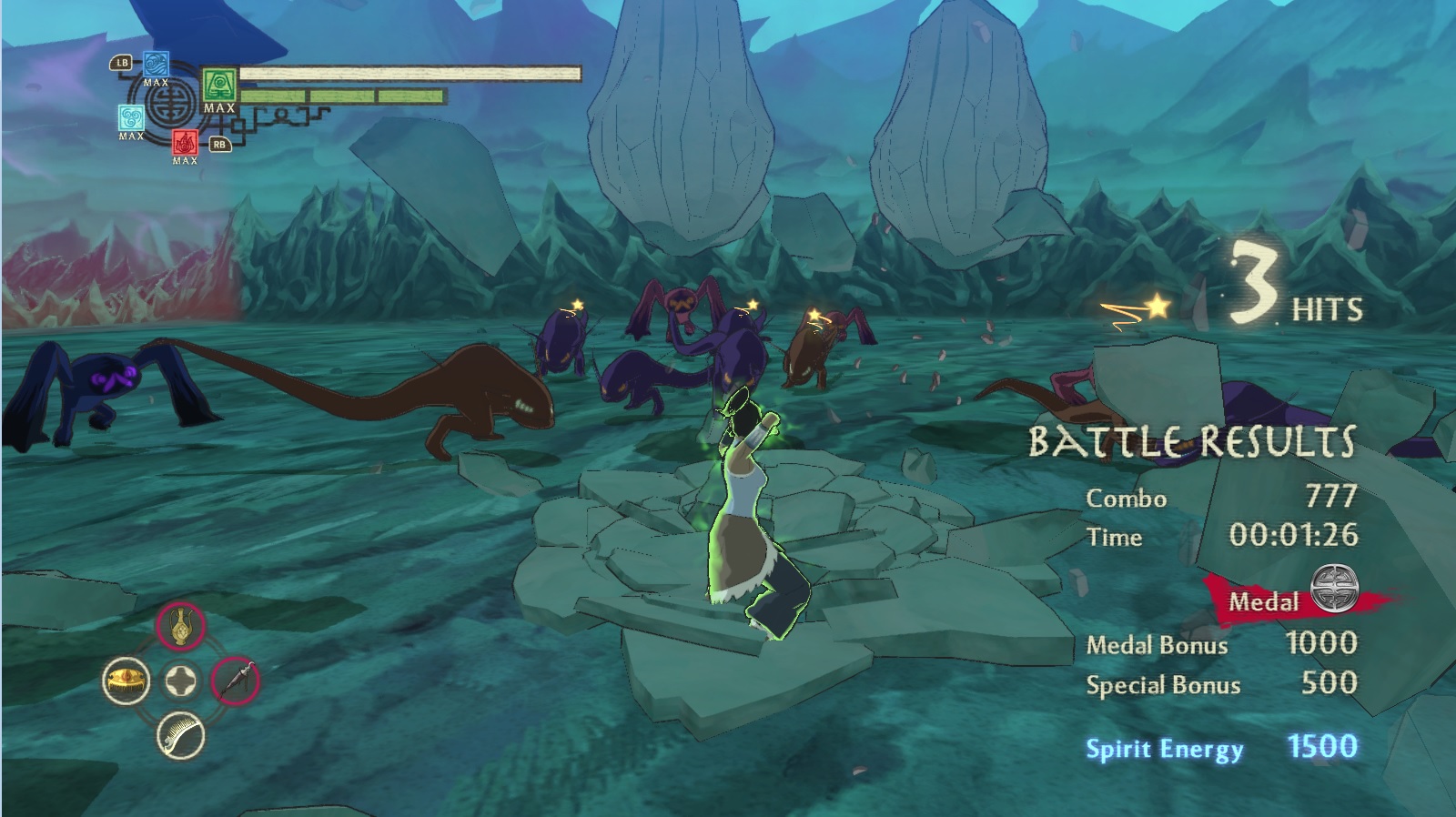Use the dark flask item slot
The image size is (1456, 817).
[236, 681]
